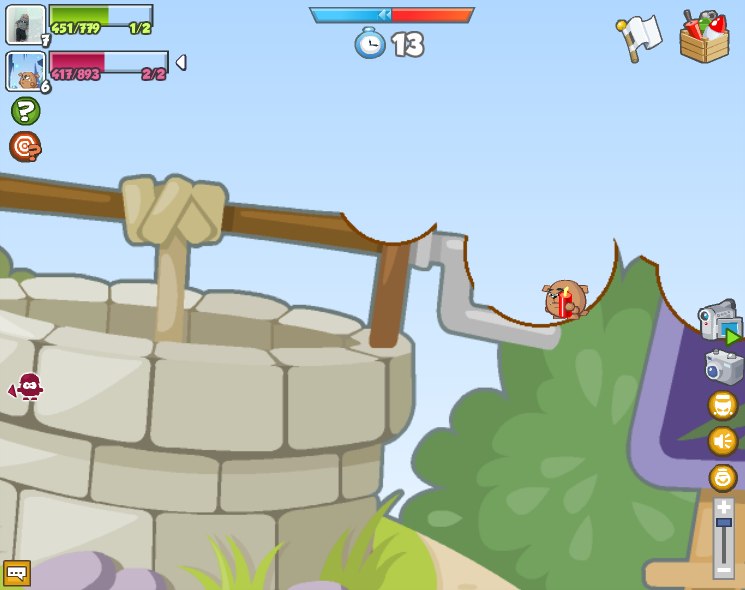Take a screenshot with the photo camera

tap(722, 367)
